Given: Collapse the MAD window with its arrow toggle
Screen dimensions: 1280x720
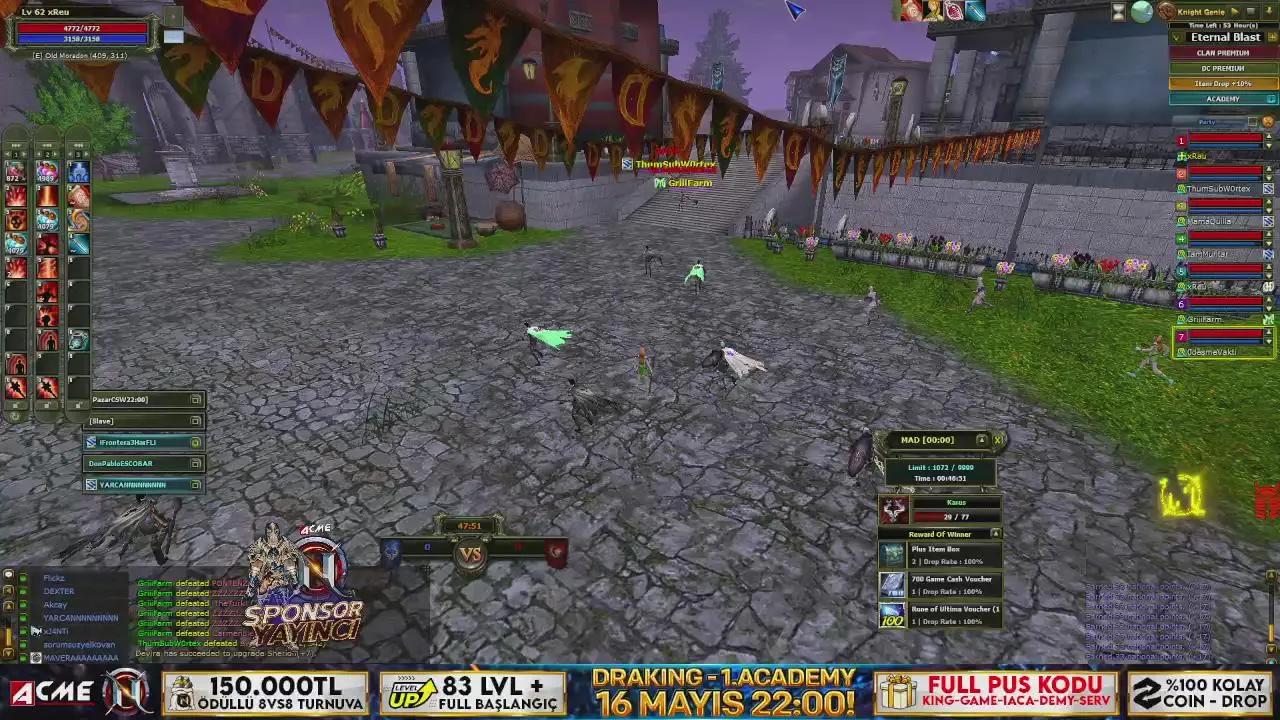Looking at the screenshot, I should pyautogui.click(x=982, y=439).
